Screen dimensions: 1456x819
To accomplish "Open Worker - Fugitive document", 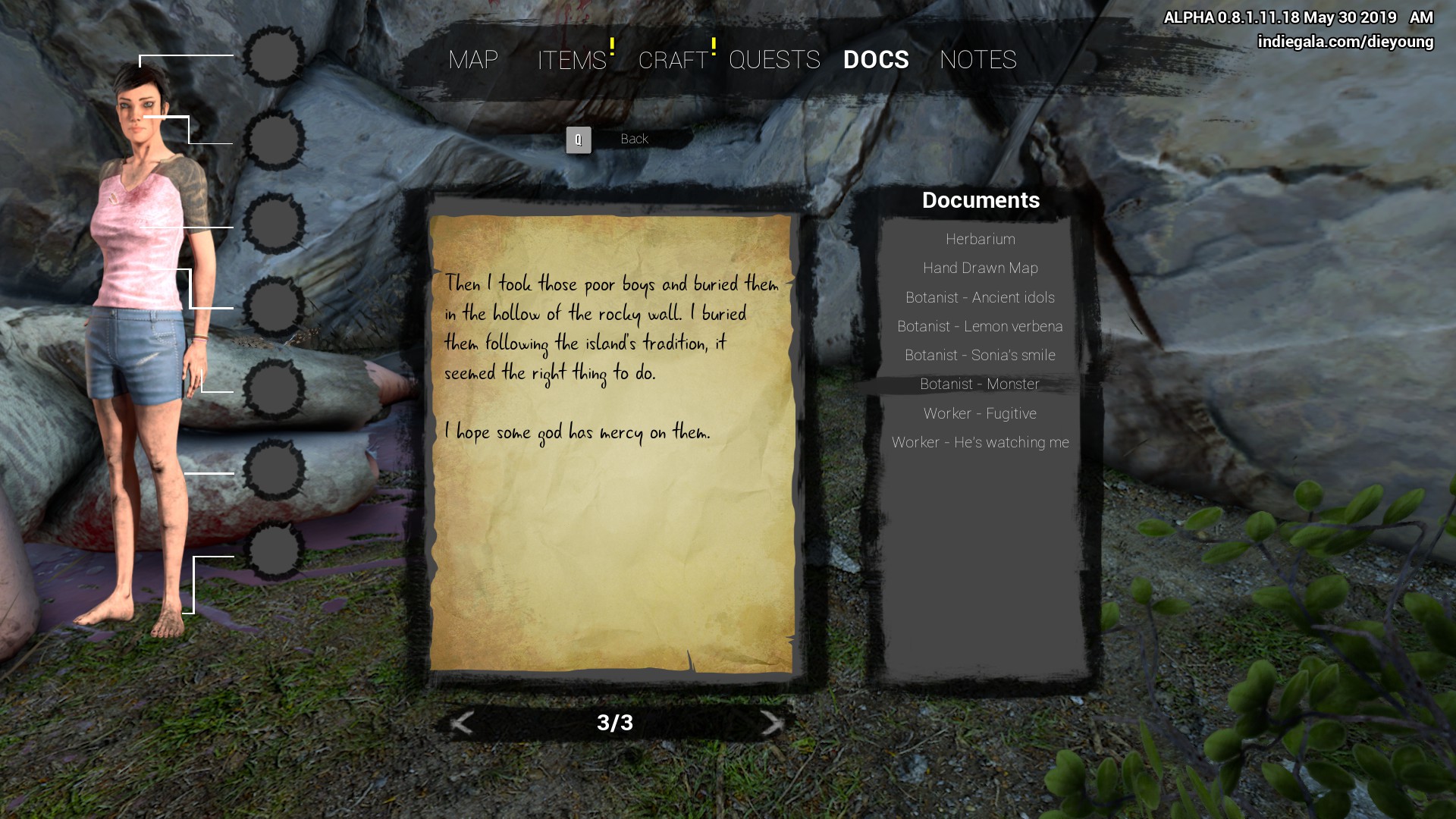I will [980, 413].
